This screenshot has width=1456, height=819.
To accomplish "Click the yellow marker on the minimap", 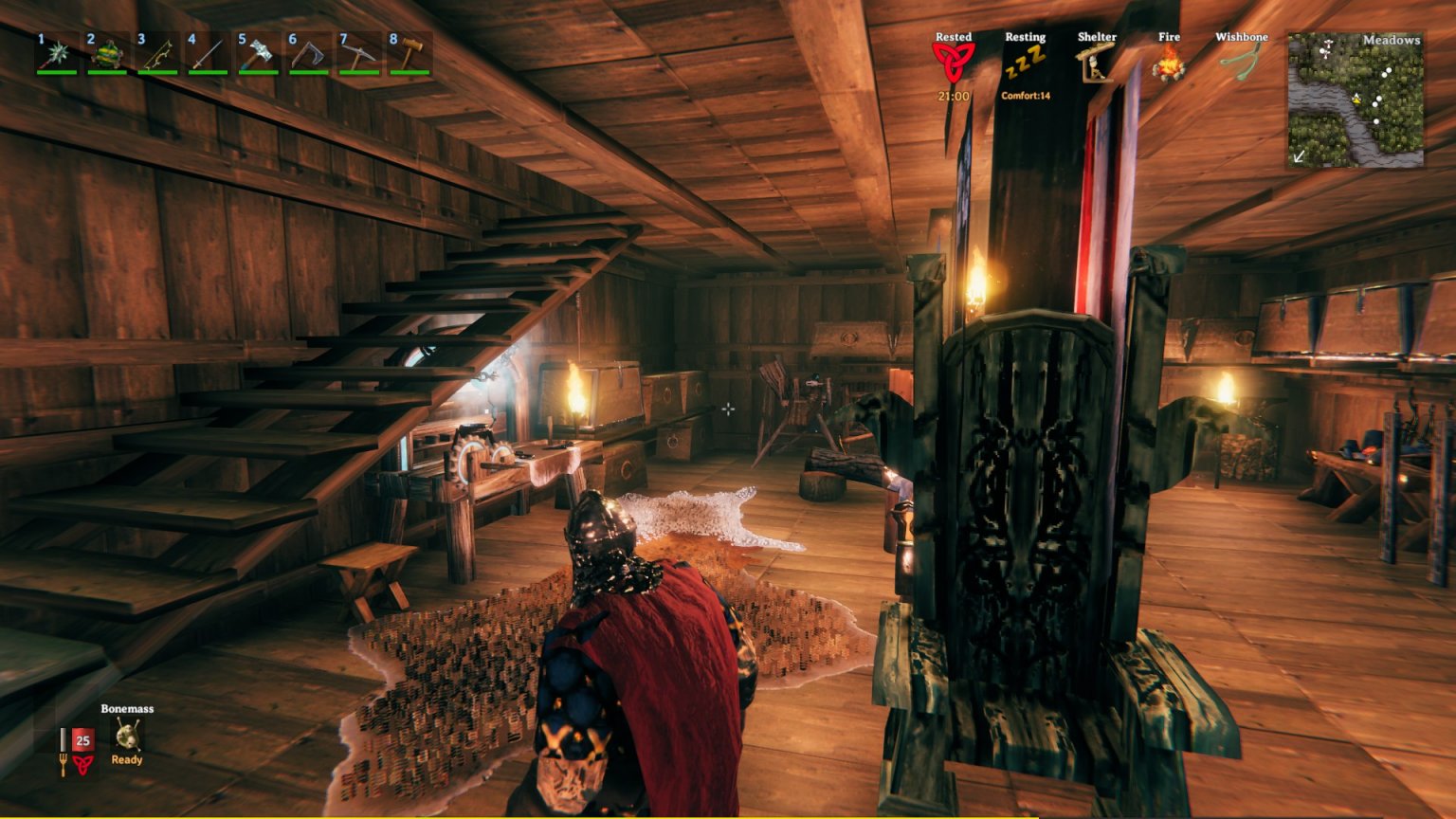I will [1357, 99].
